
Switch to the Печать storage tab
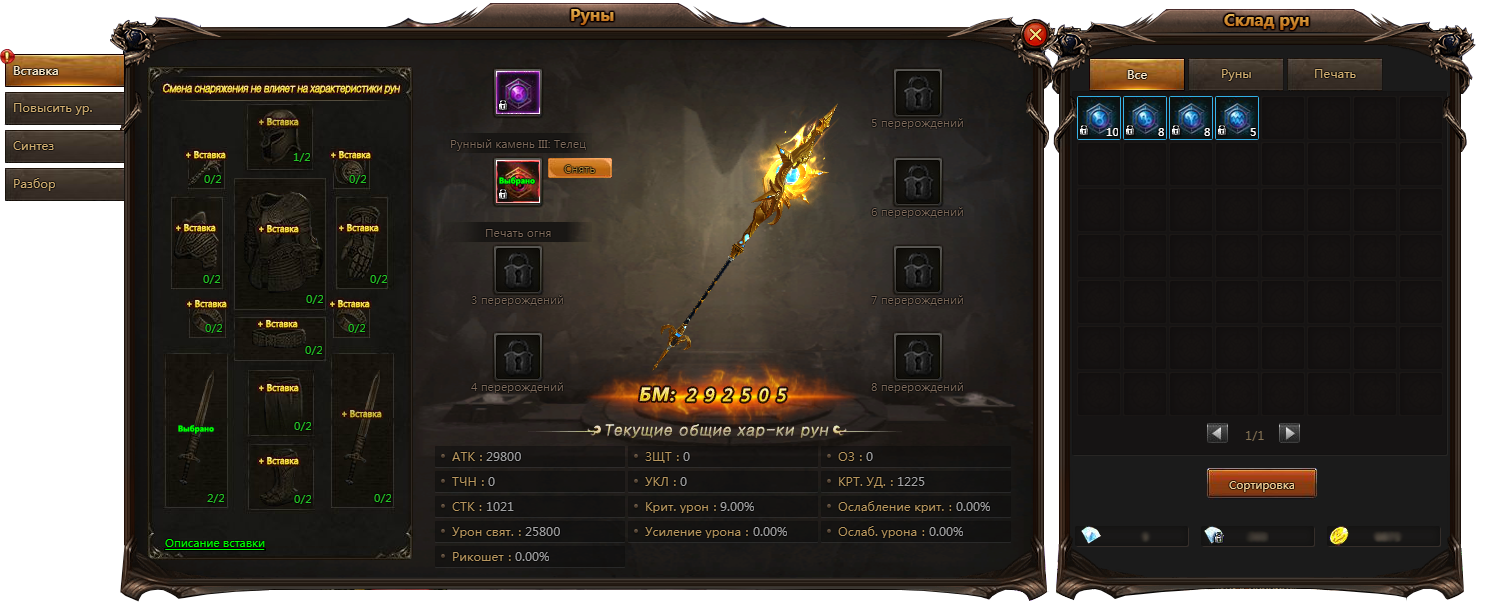[1335, 75]
